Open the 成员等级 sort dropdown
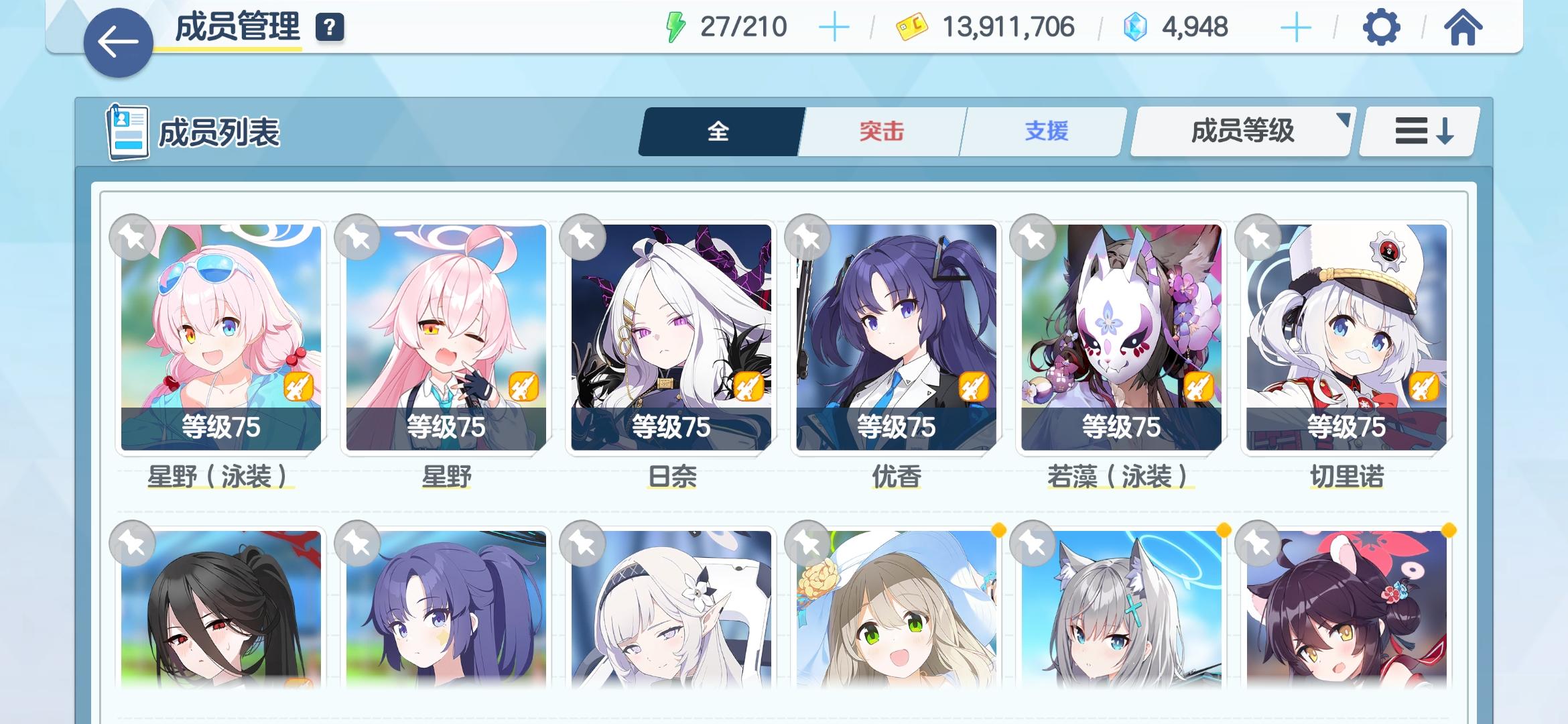The height and width of the screenshot is (724, 1568). point(1240,131)
